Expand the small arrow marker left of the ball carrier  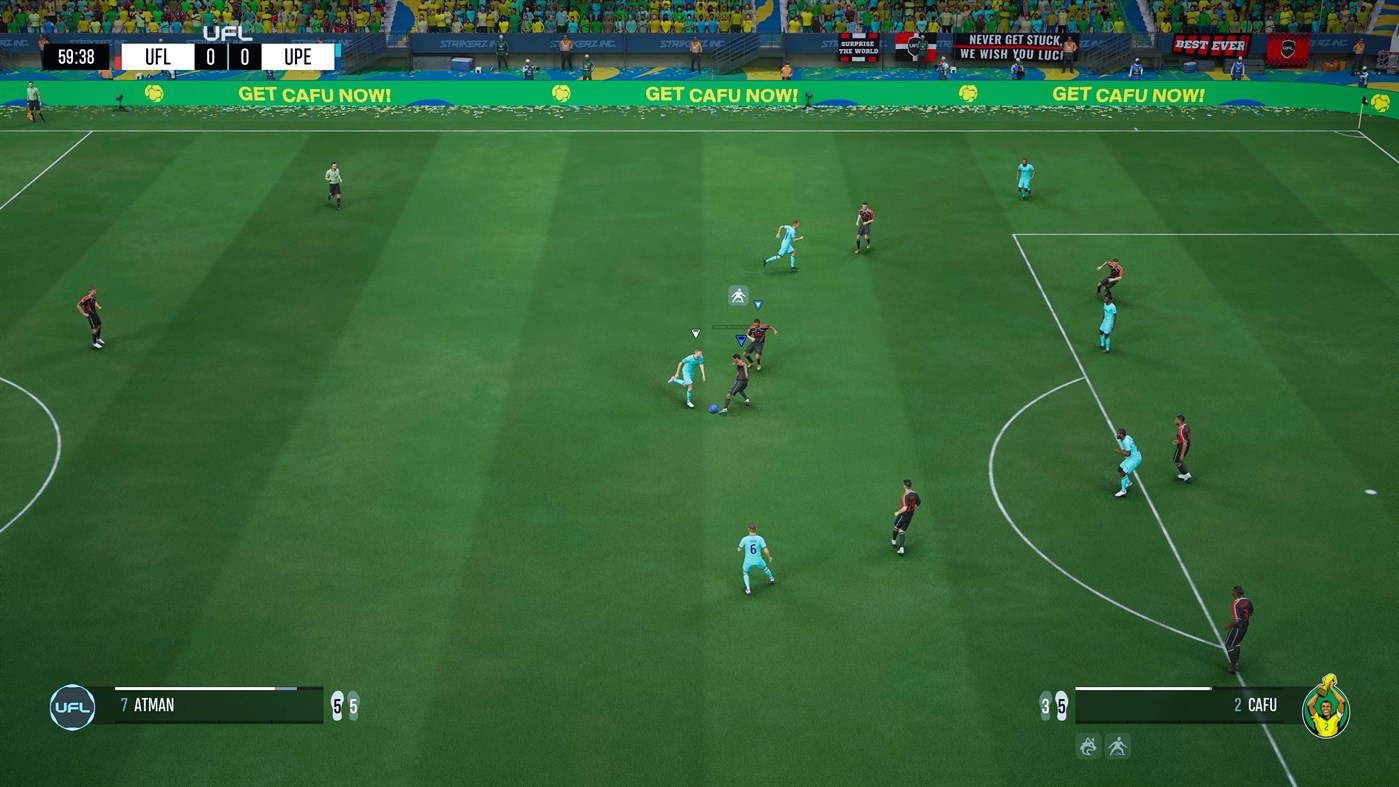[696, 333]
